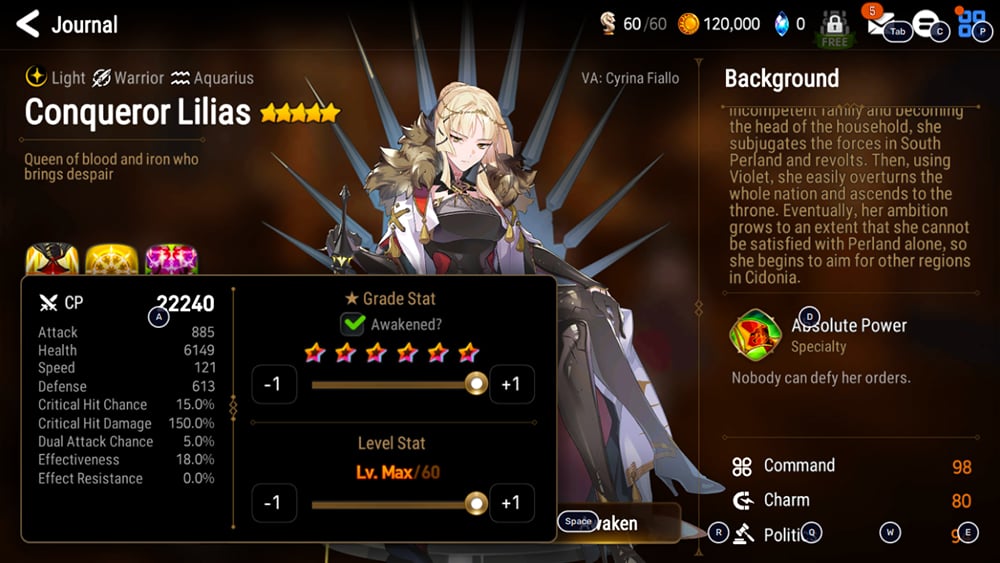Raise Level Stat with the +1 button
Screen dimensions: 1000x563
[510, 503]
